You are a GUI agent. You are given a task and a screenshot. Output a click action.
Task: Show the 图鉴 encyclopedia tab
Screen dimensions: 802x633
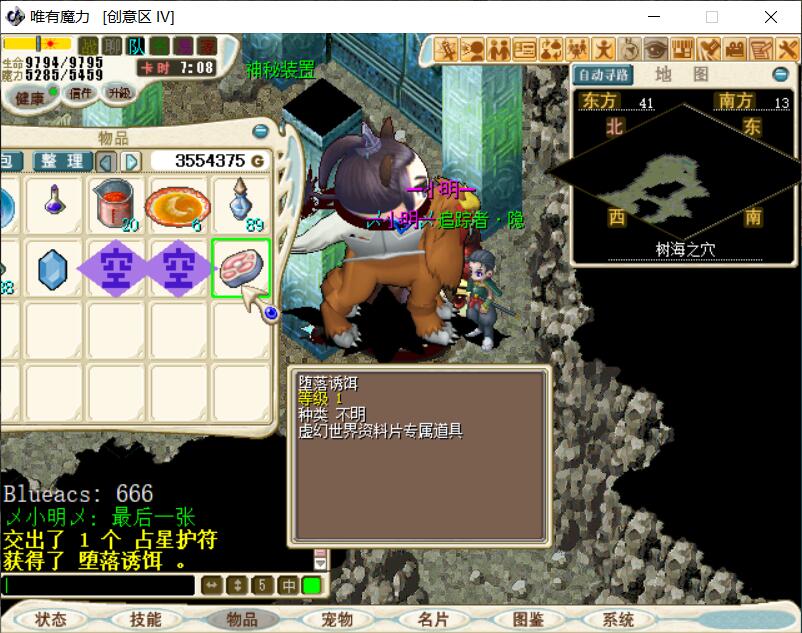[529, 619]
